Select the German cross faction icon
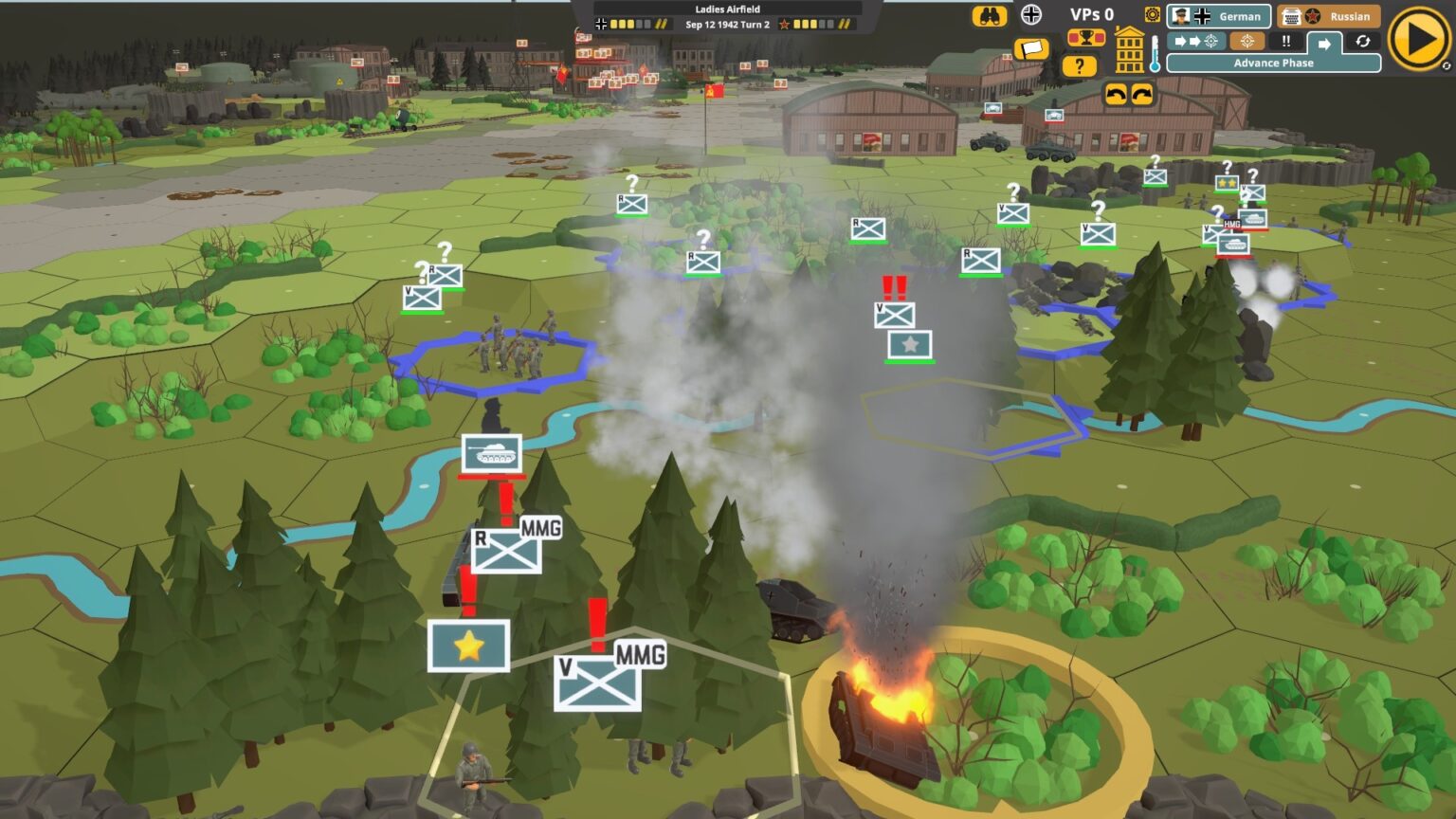Image resolution: width=1456 pixels, height=819 pixels. 1031,15
